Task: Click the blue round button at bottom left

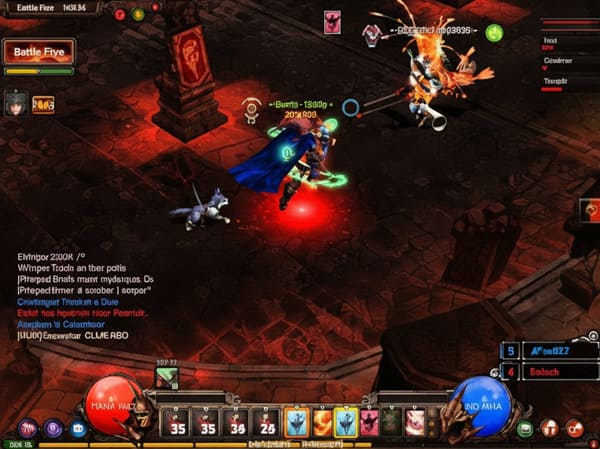Action: tap(78, 429)
